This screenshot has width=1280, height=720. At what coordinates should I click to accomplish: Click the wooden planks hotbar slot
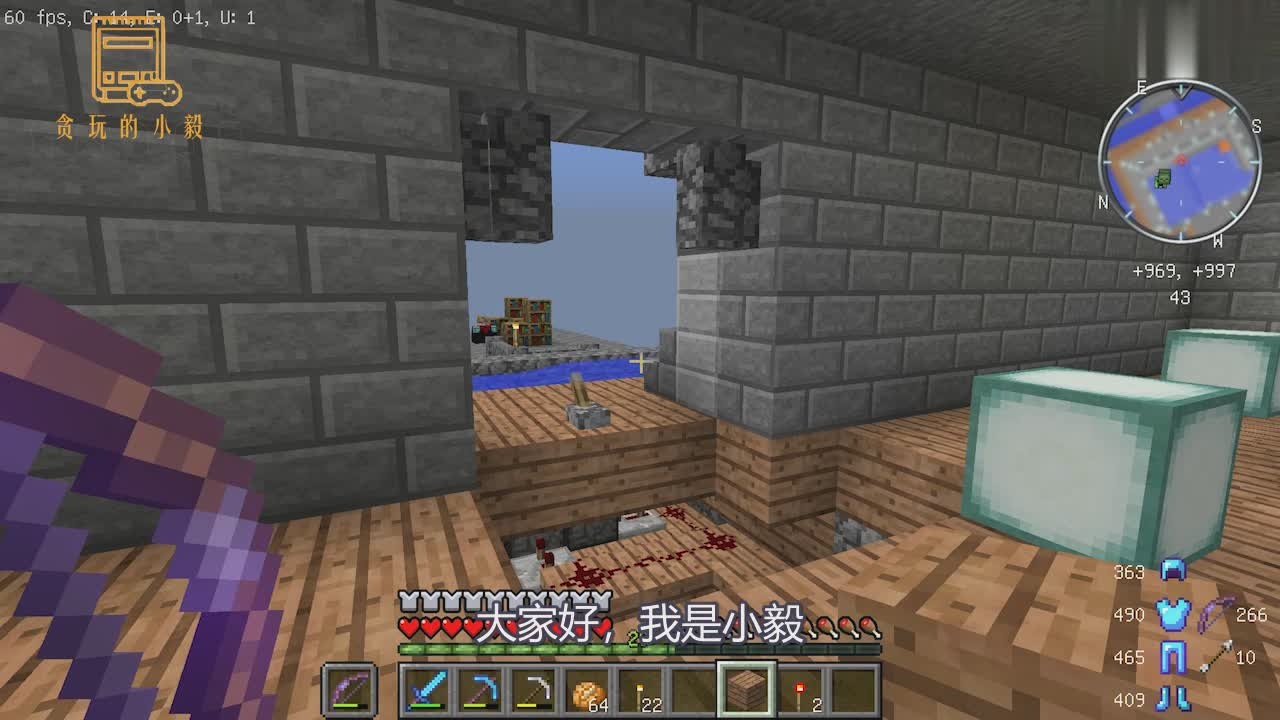(x=746, y=690)
